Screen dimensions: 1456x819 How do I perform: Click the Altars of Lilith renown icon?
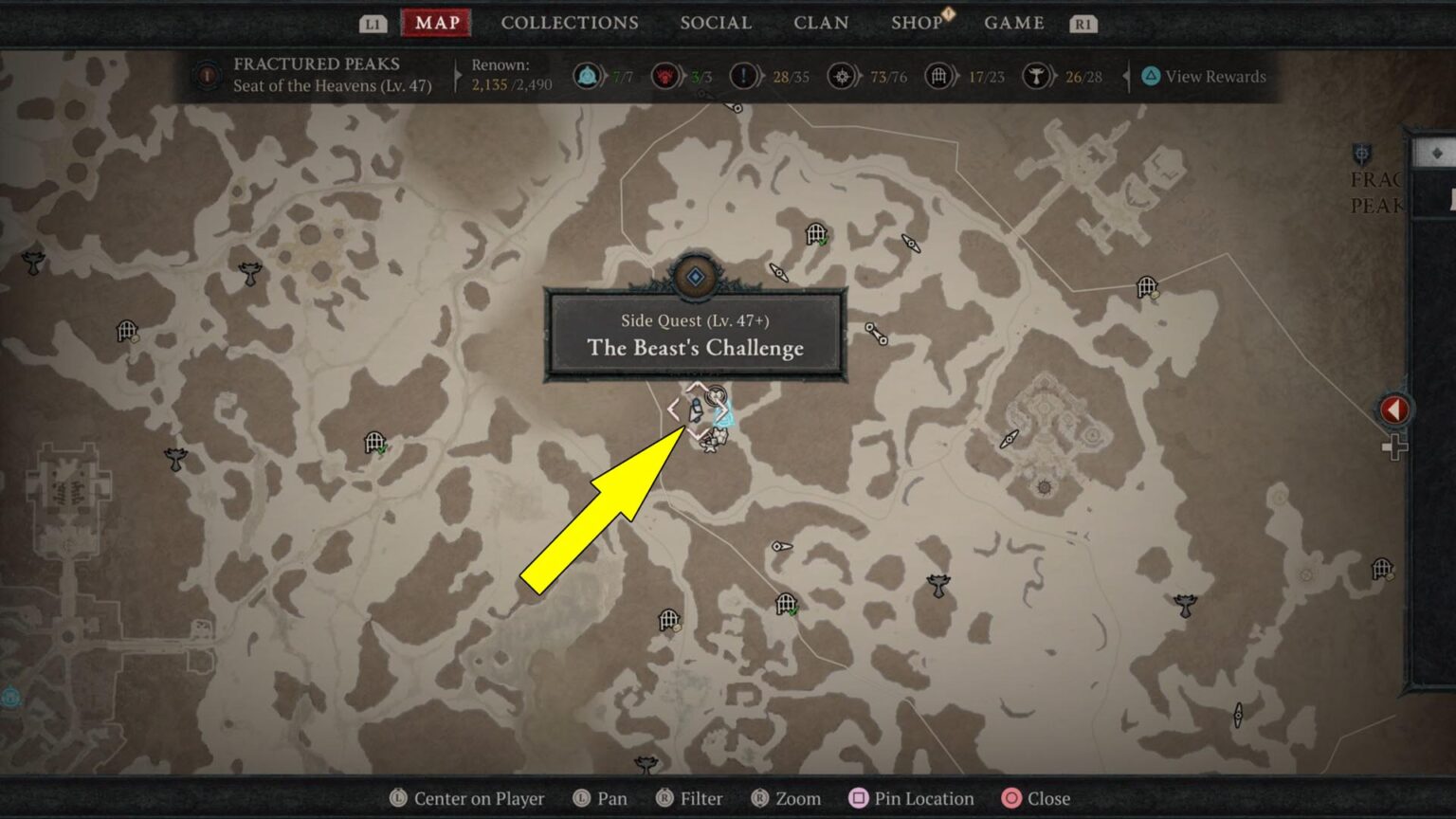pos(665,77)
